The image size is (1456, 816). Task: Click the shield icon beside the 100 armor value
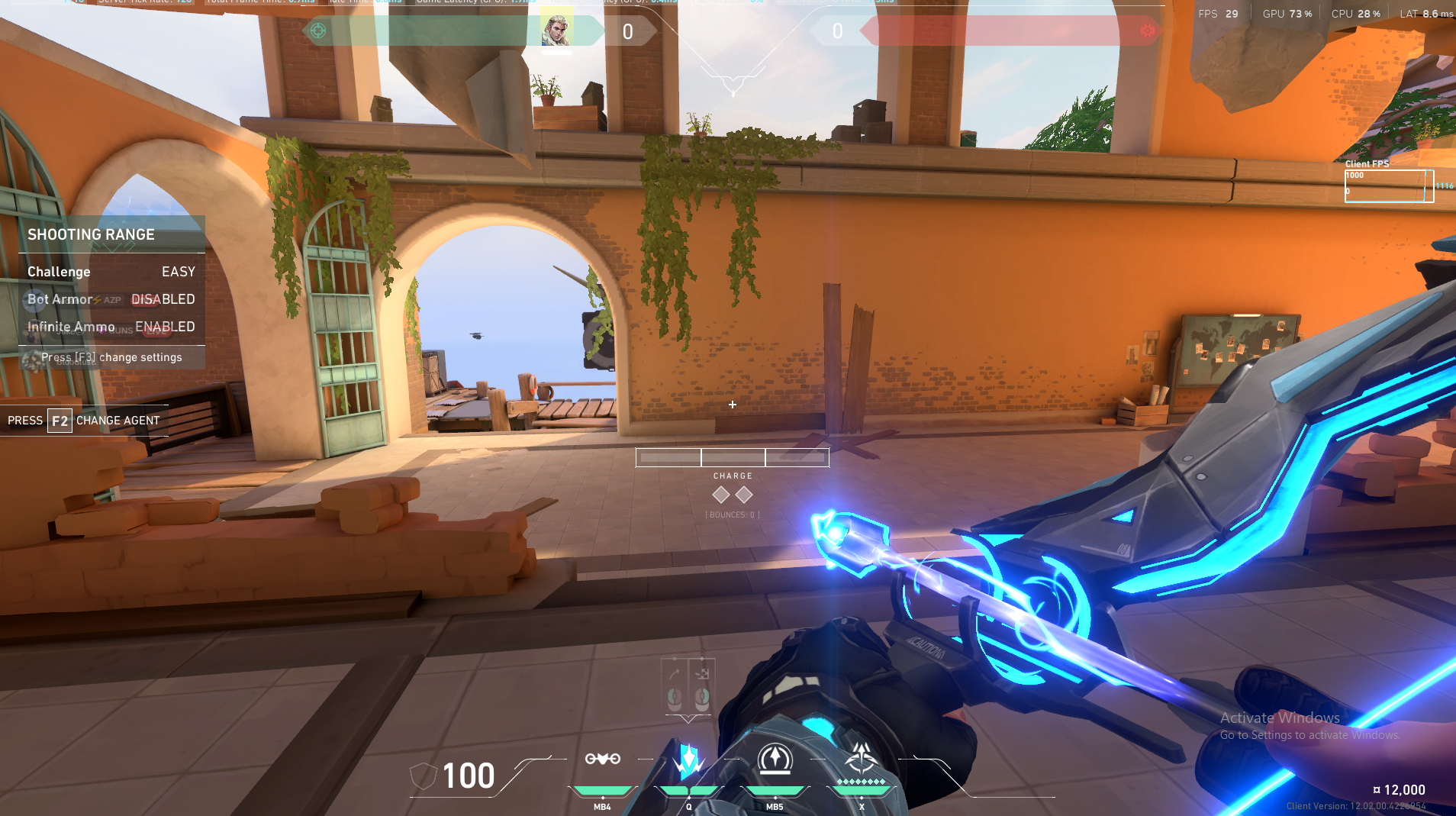point(425,776)
